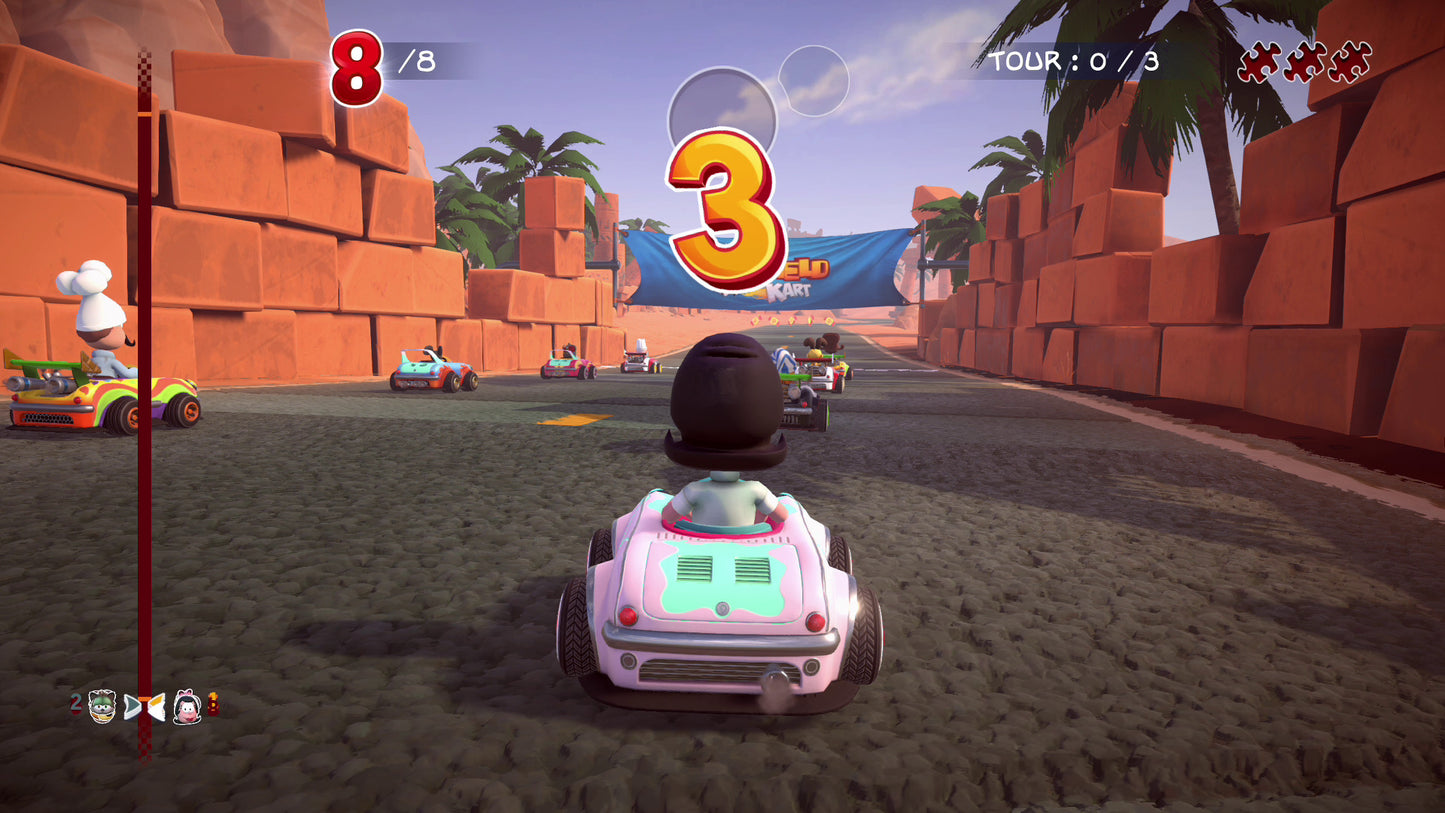This screenshot has width=1445, height=813.
Task: Click the small red chili icon bottom-left
Action: [213, 704]
